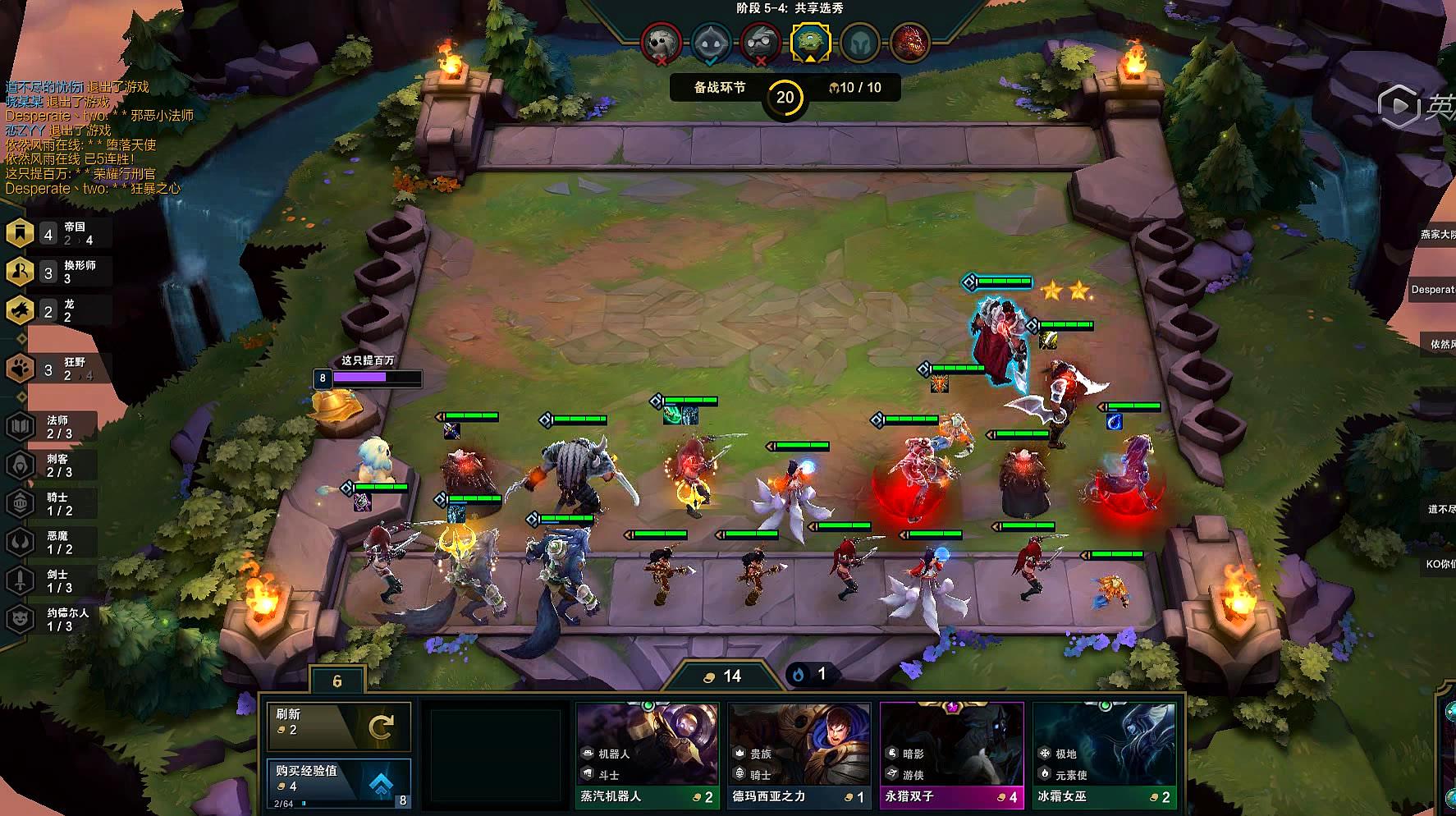1456x816 pixels.
Task: Select the 永猎双子 shop card
Action: pos(951,755)
